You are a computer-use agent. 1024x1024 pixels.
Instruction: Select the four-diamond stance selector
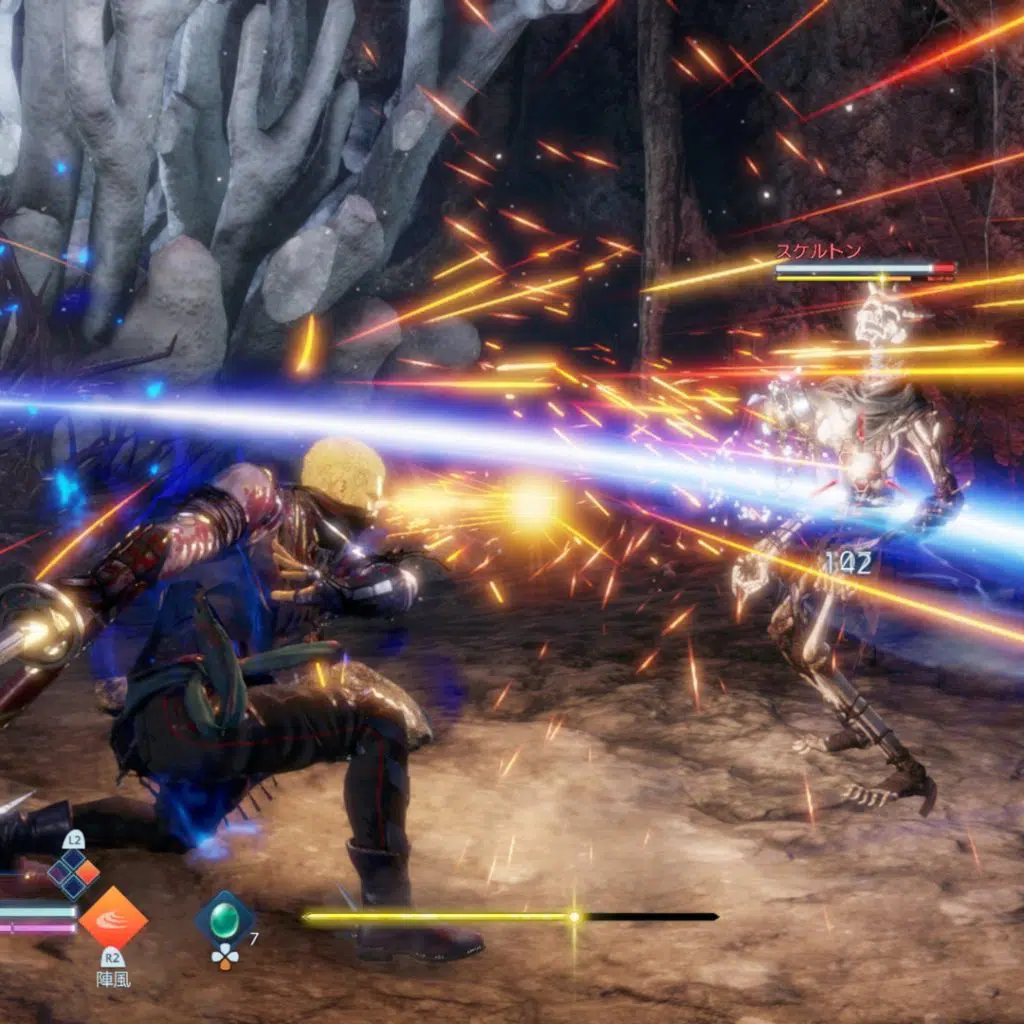74,873
